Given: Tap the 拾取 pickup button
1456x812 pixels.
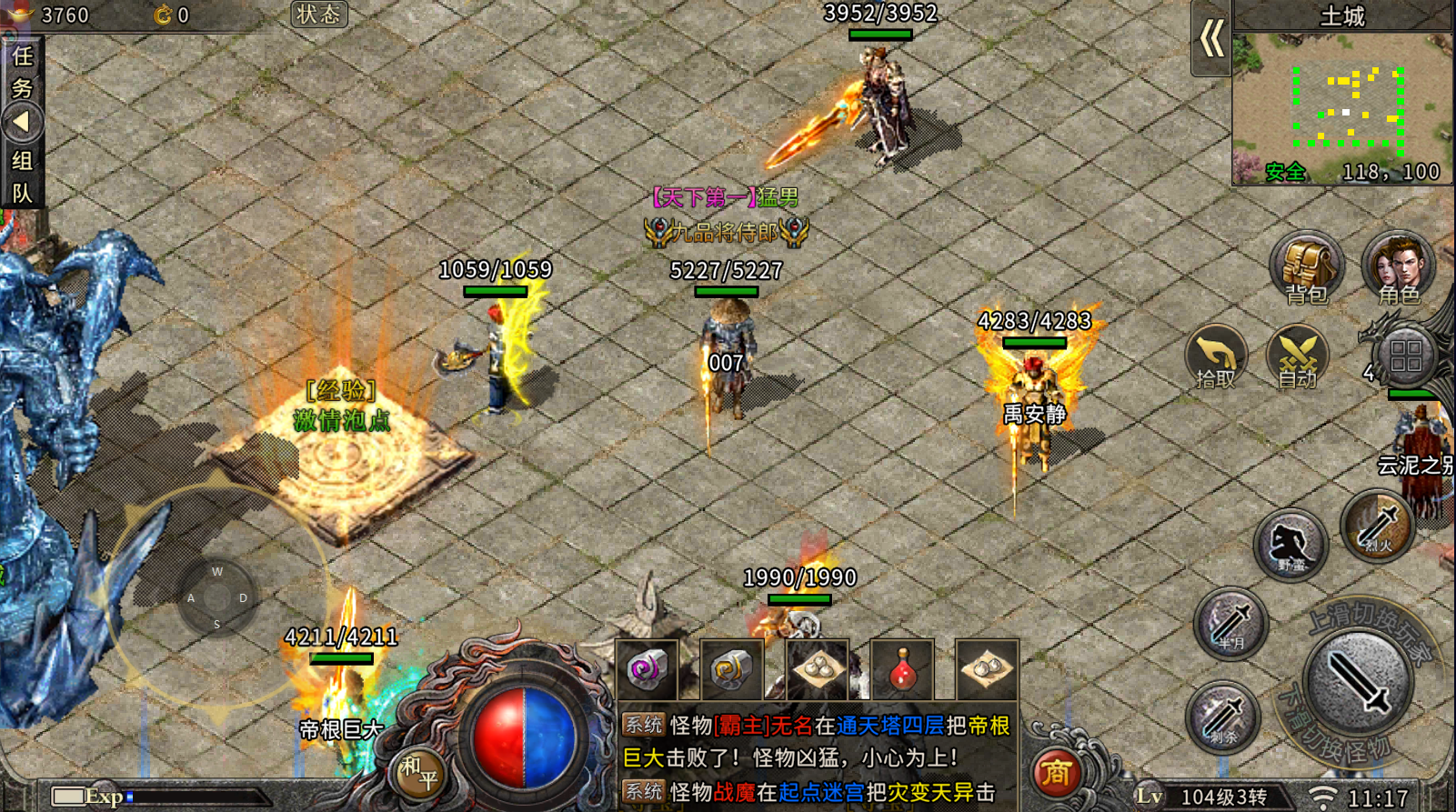Looking at the screenshot, I should pyautogui.click(x=1216, y=356).
